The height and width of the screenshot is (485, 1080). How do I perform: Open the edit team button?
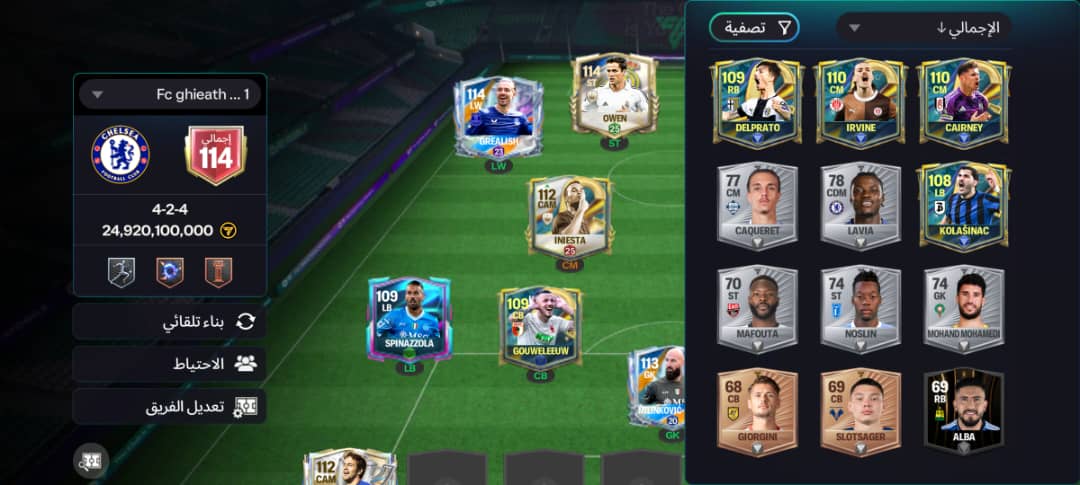tap(170, 407)
